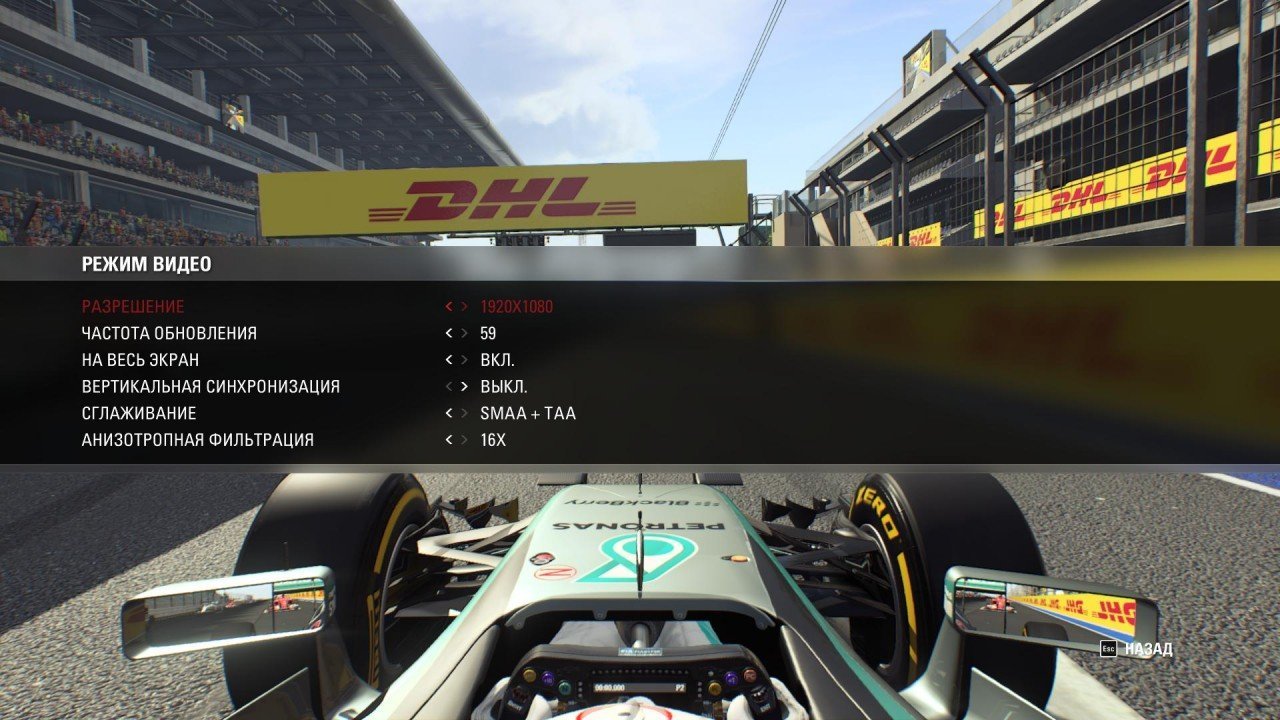1280x720 pixels.
Task: Click right arrow next to 1920X1080
Action: click(464, 307)
